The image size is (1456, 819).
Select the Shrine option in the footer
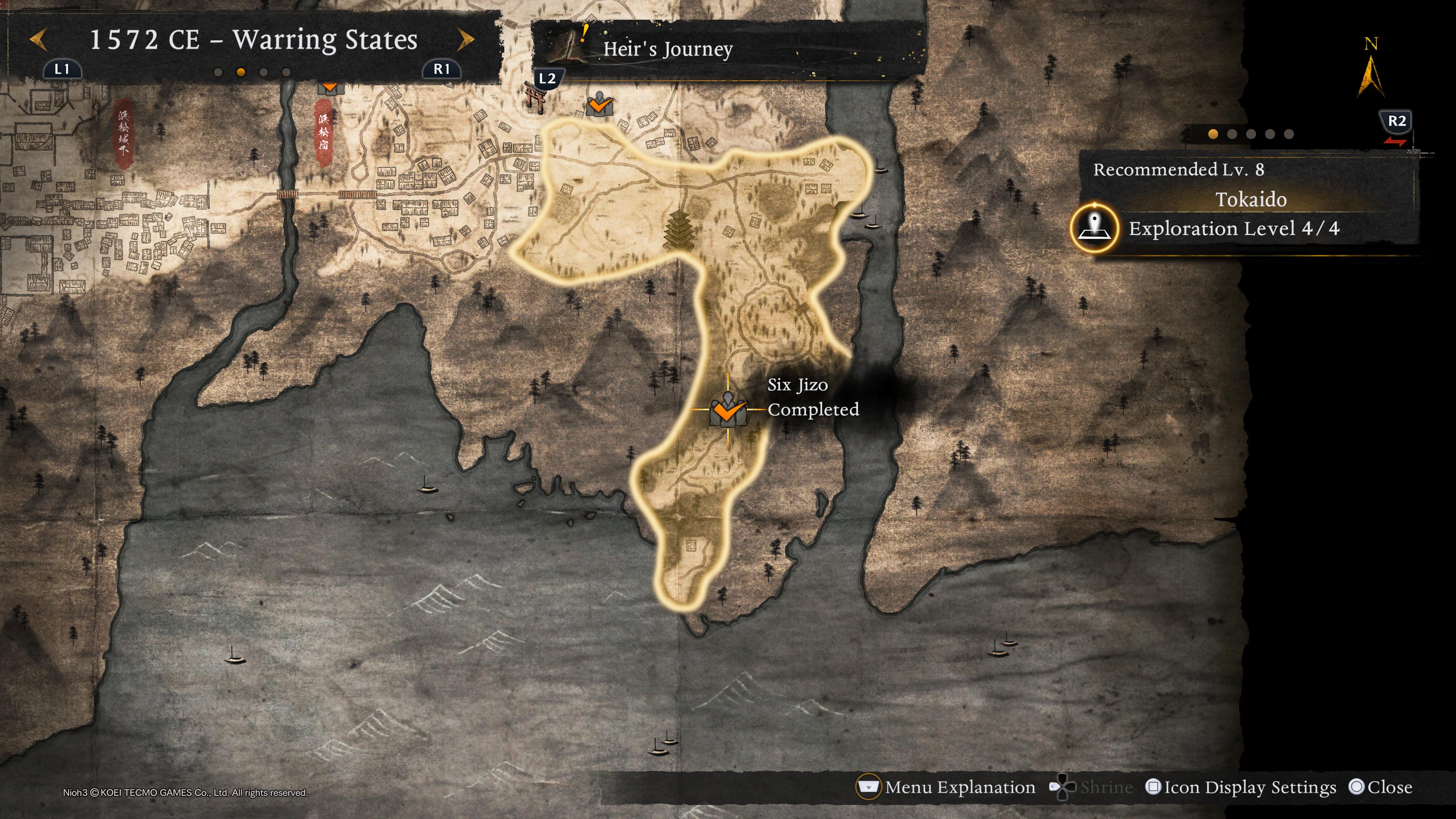click(x=1092, y=788)
